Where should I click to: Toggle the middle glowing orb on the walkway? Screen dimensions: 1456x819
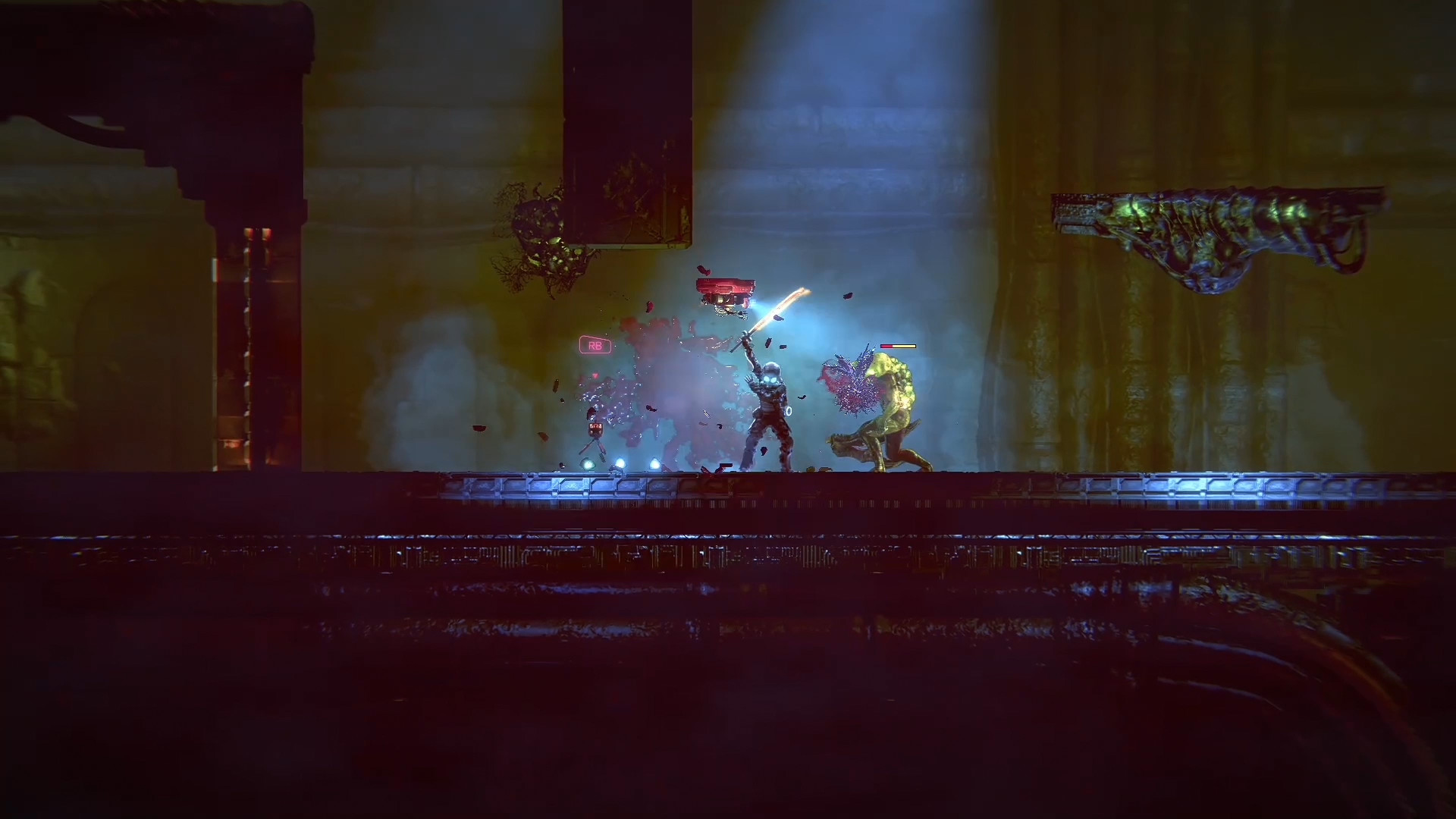[x=620, y=461]
